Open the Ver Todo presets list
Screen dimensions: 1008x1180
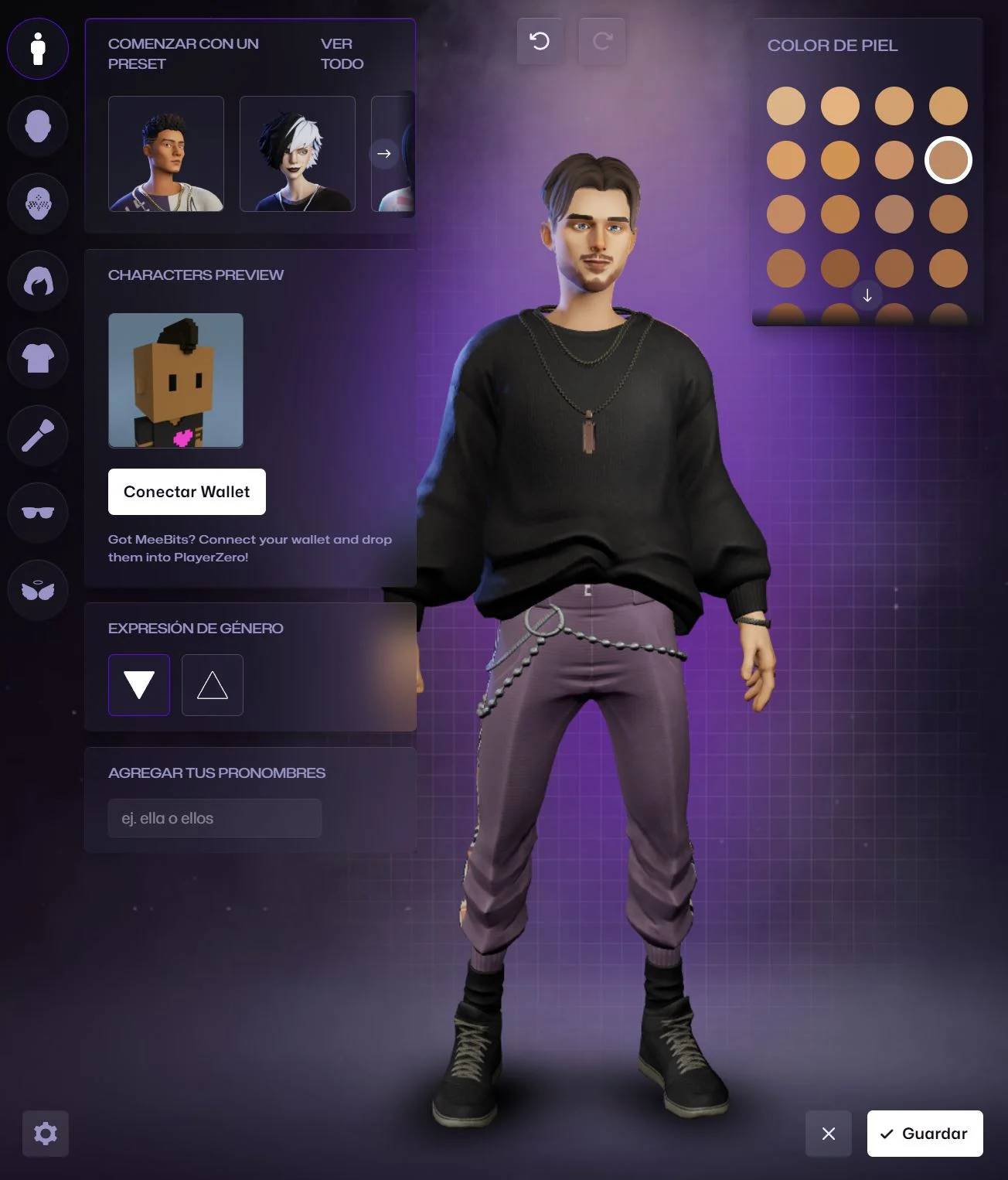pos(342,53)
